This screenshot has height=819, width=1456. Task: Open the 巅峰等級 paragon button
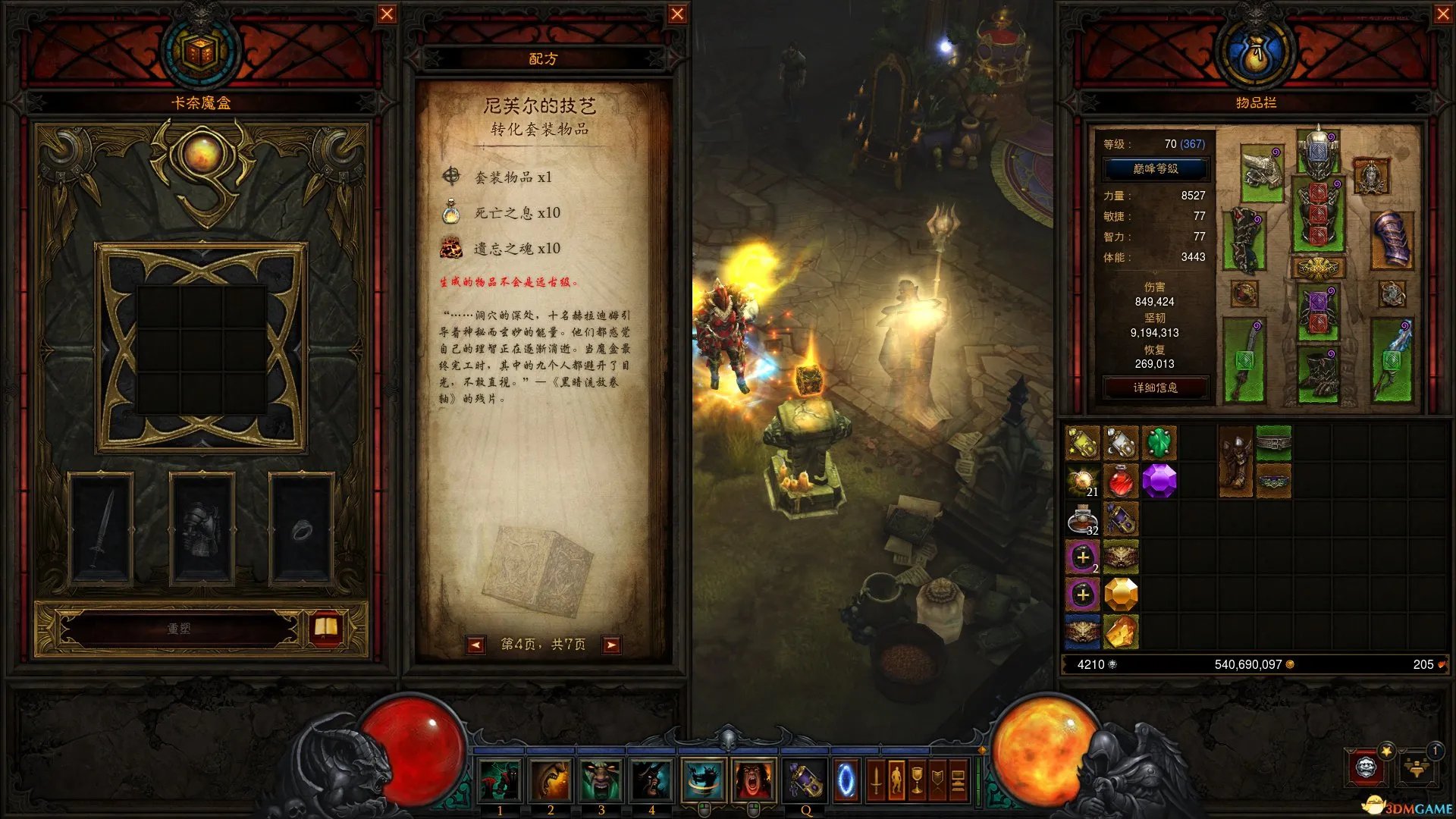[x=1155, y=168]
